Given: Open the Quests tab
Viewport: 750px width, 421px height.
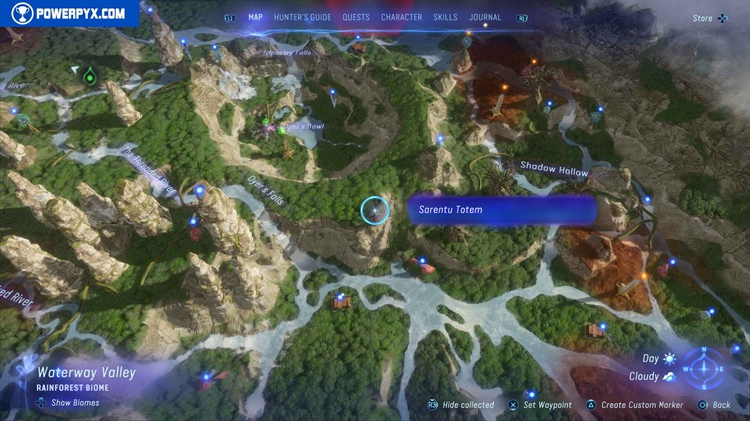Looking at the screenshot, I should [356, 17].
